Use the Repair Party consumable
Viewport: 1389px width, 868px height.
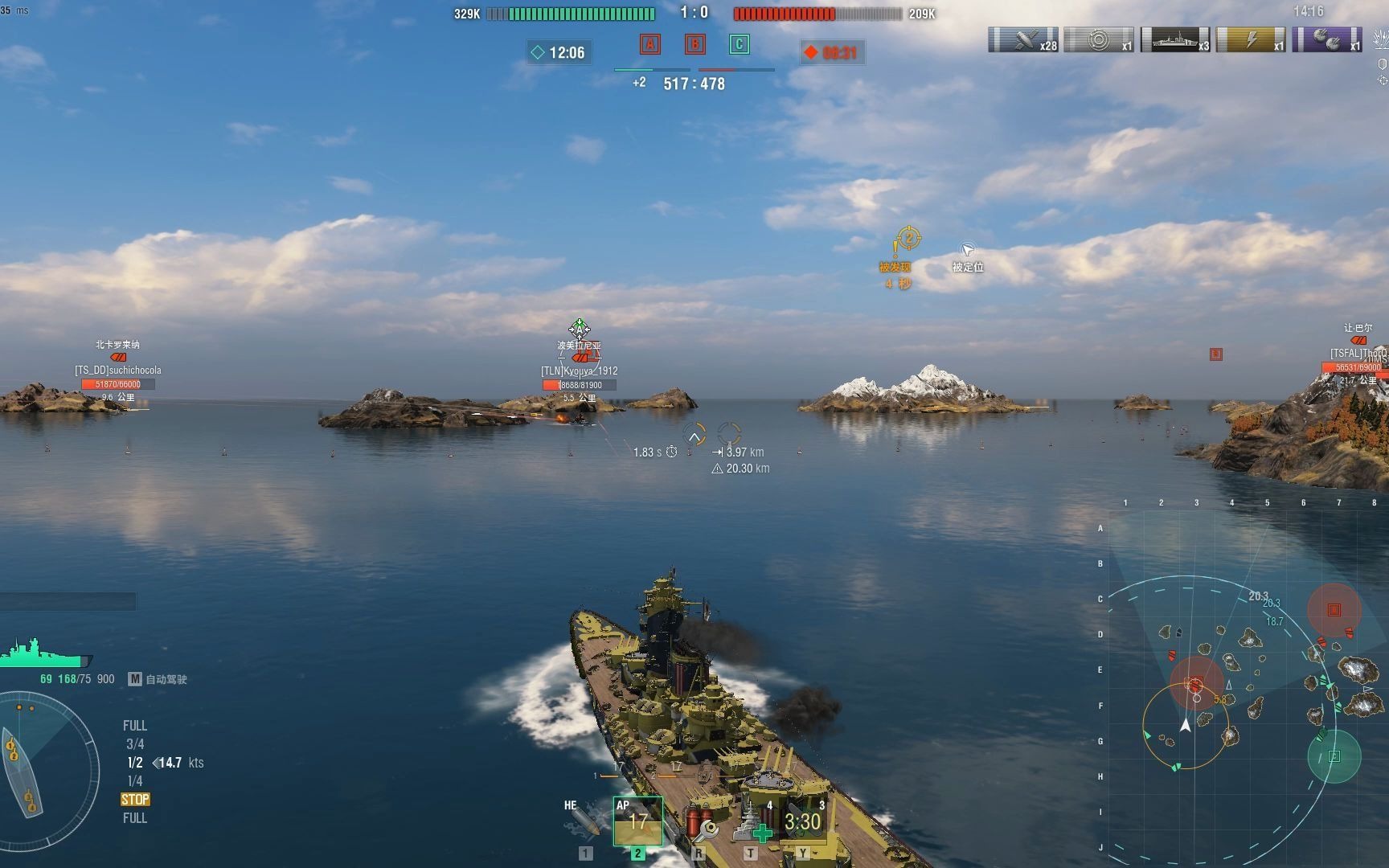(x=752, y=822)
